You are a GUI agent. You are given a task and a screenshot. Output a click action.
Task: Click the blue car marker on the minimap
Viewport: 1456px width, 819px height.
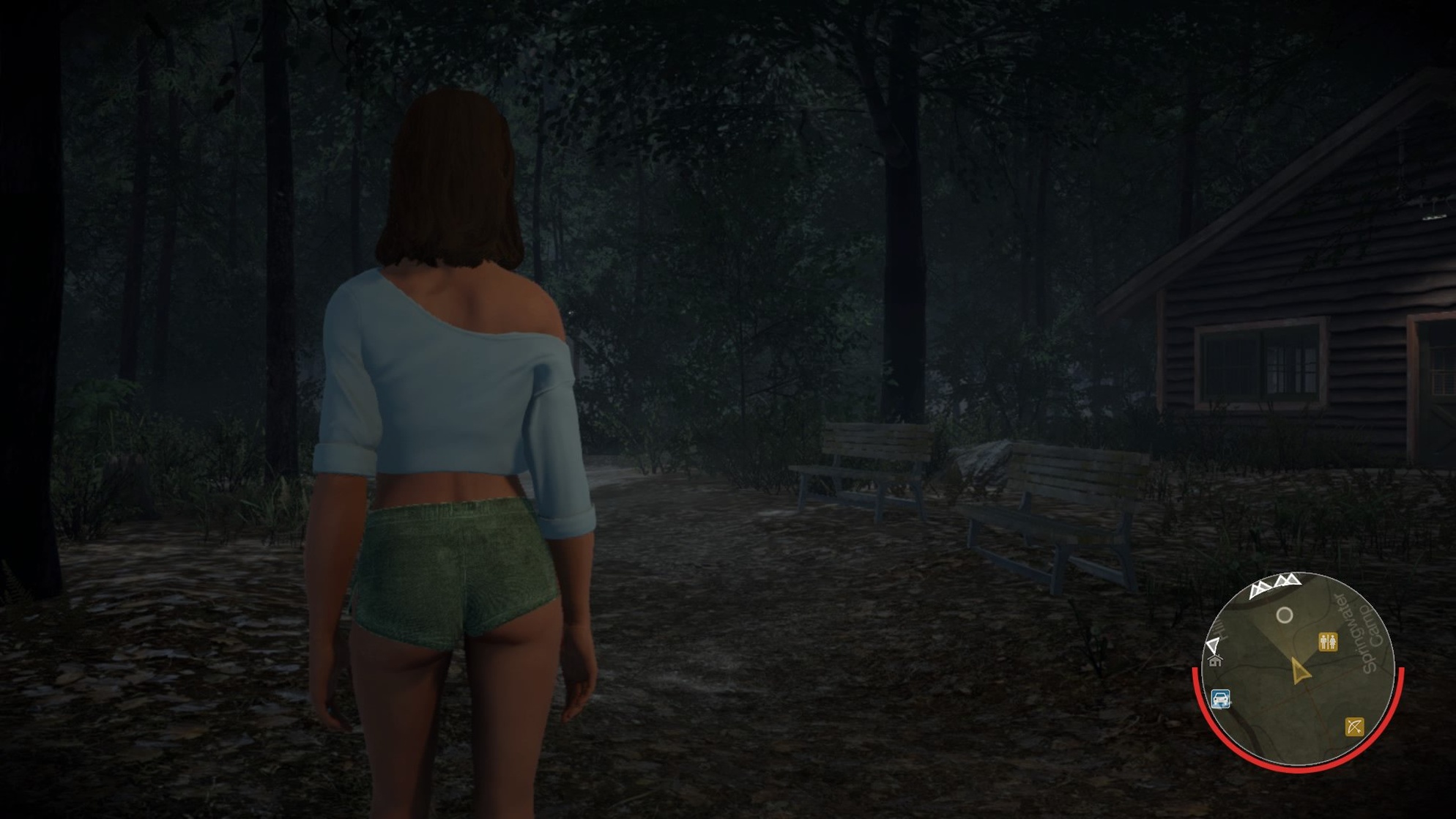coord(1220,699)
